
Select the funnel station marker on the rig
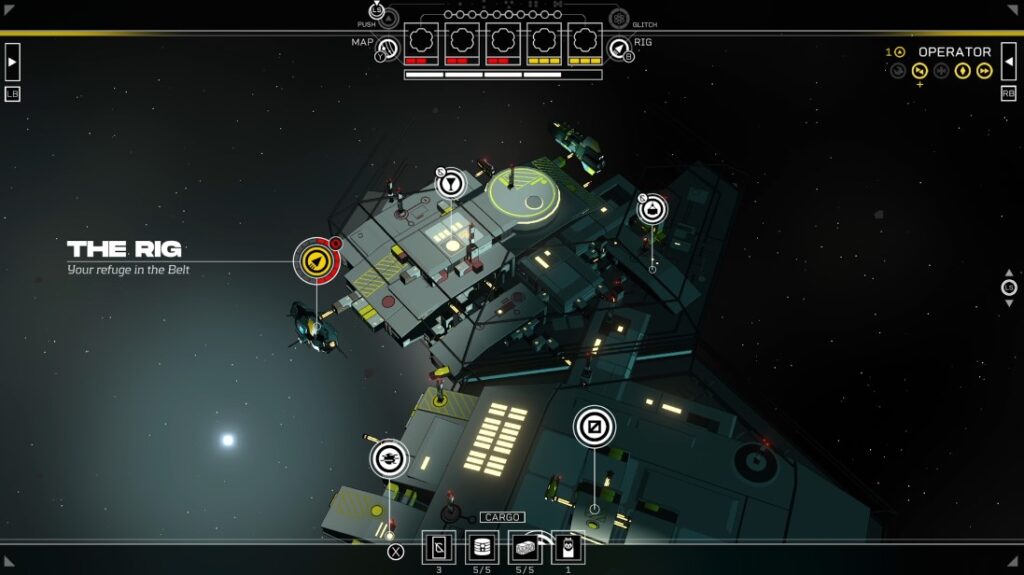pos(451,182)
